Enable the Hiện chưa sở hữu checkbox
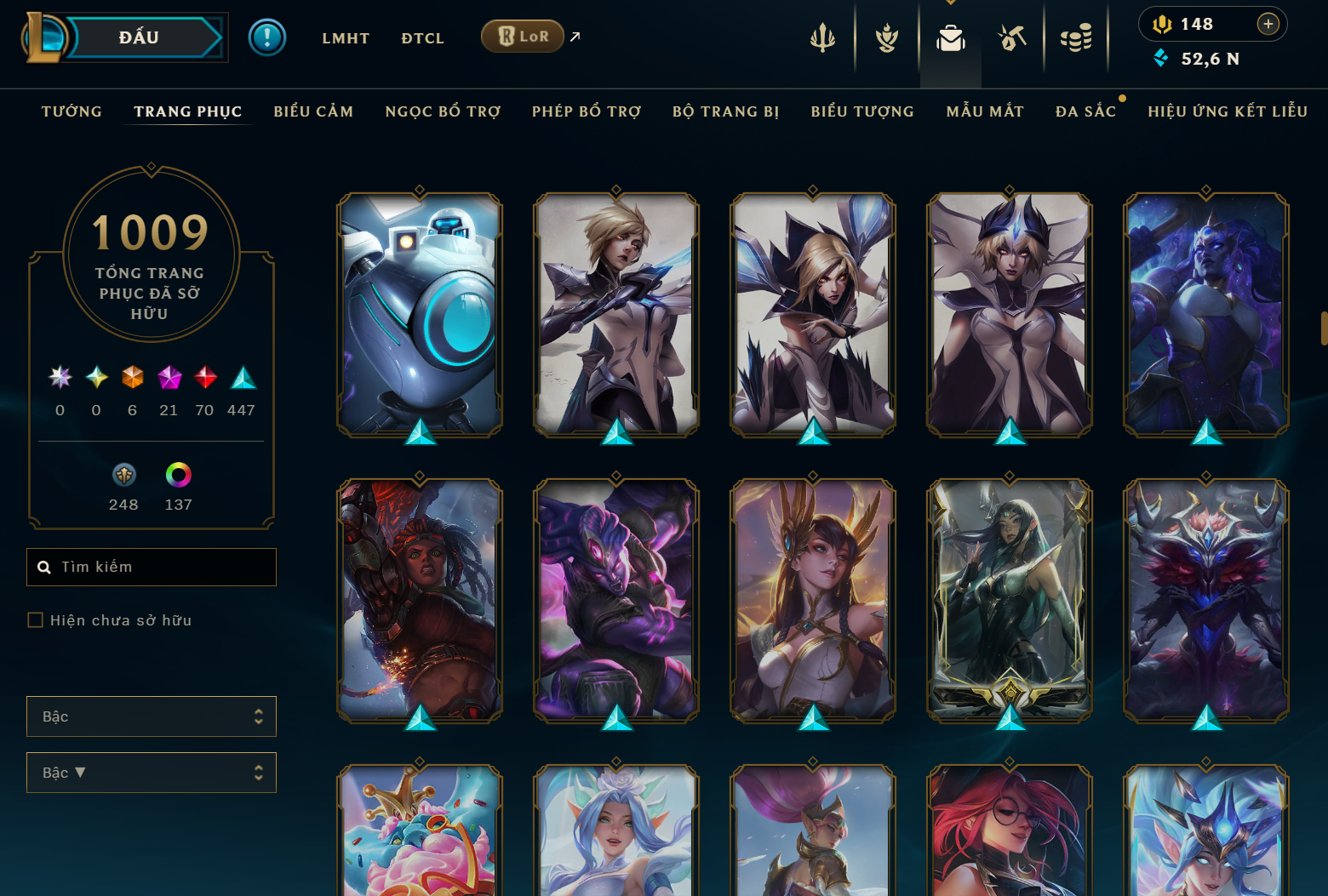1328x896 pixels. coord(35,620)
